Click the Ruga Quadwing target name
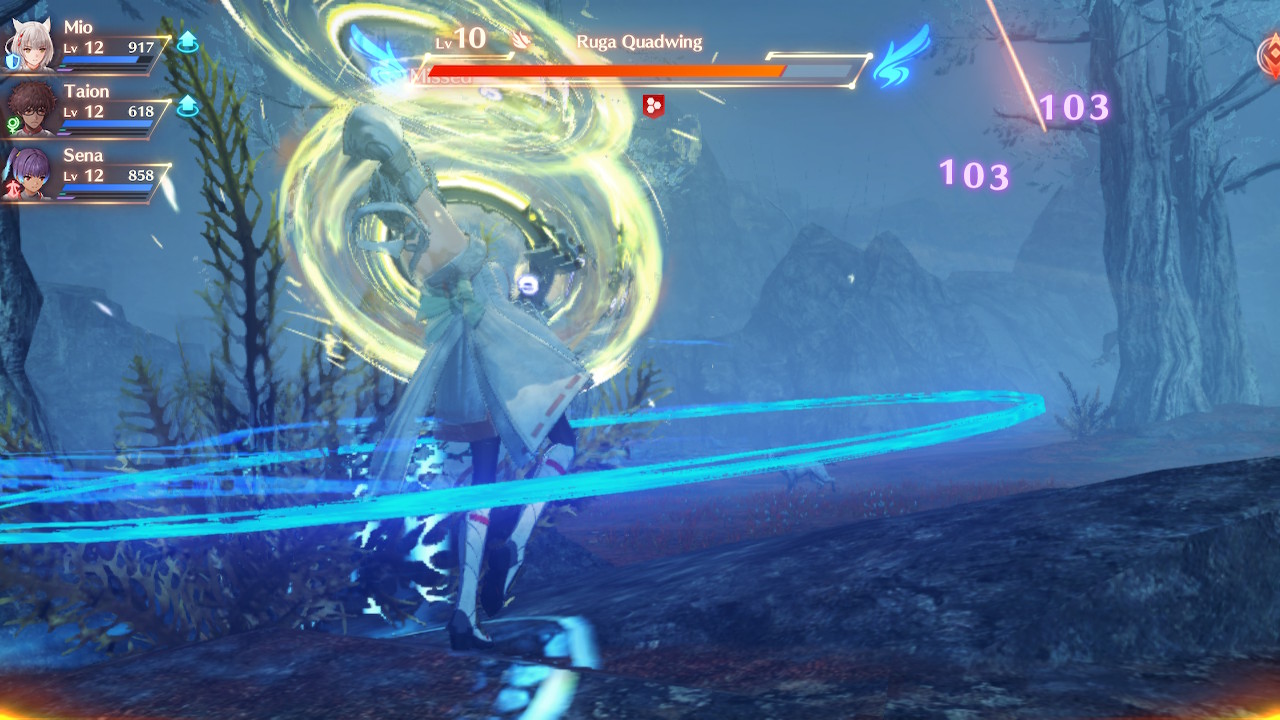This screenshot has height=720, width=1280. [639, 42]
